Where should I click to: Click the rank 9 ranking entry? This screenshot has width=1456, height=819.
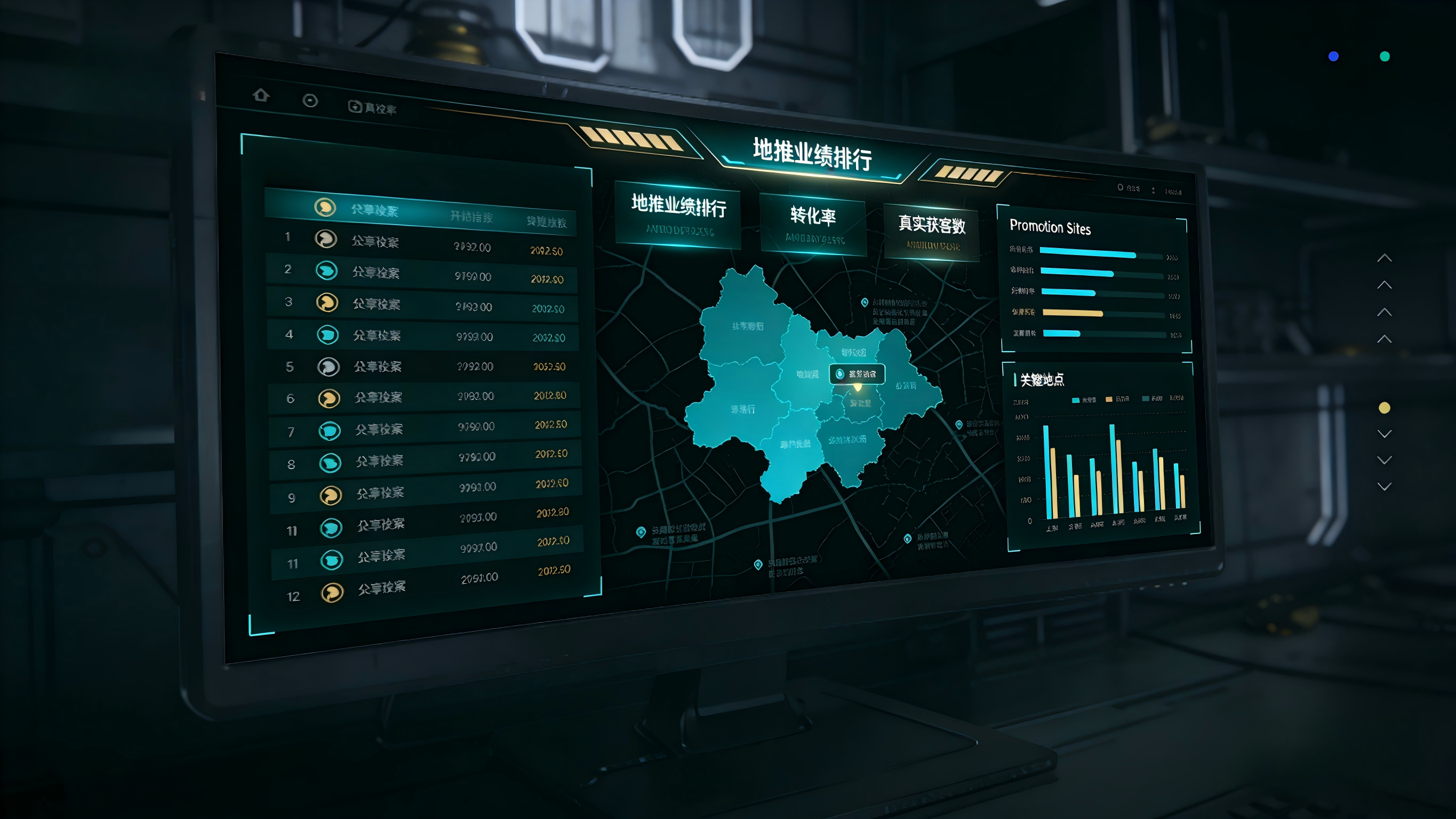426,491
